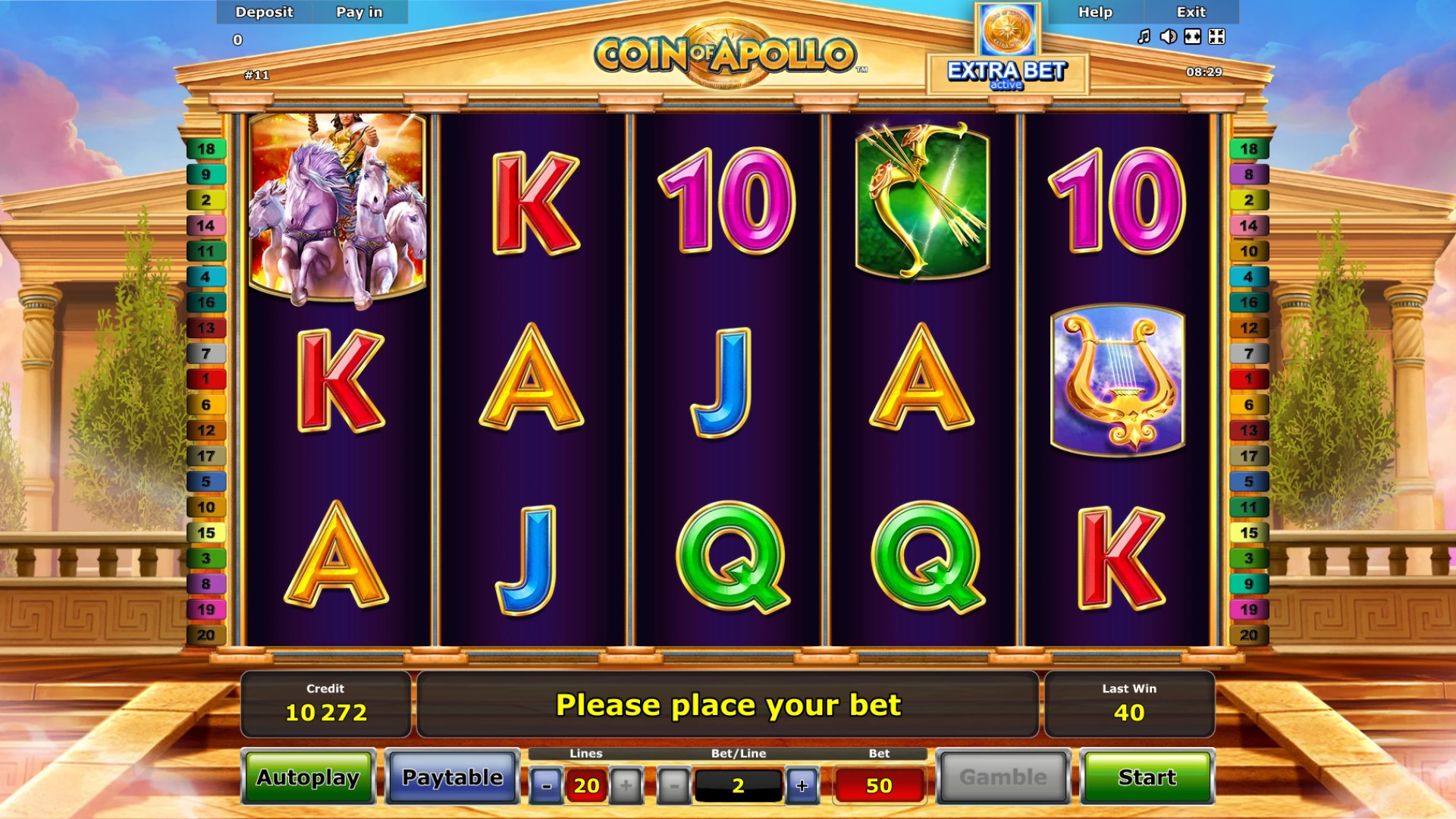
Task: Decrease the number of lines
Action: (x=546, y=786)
